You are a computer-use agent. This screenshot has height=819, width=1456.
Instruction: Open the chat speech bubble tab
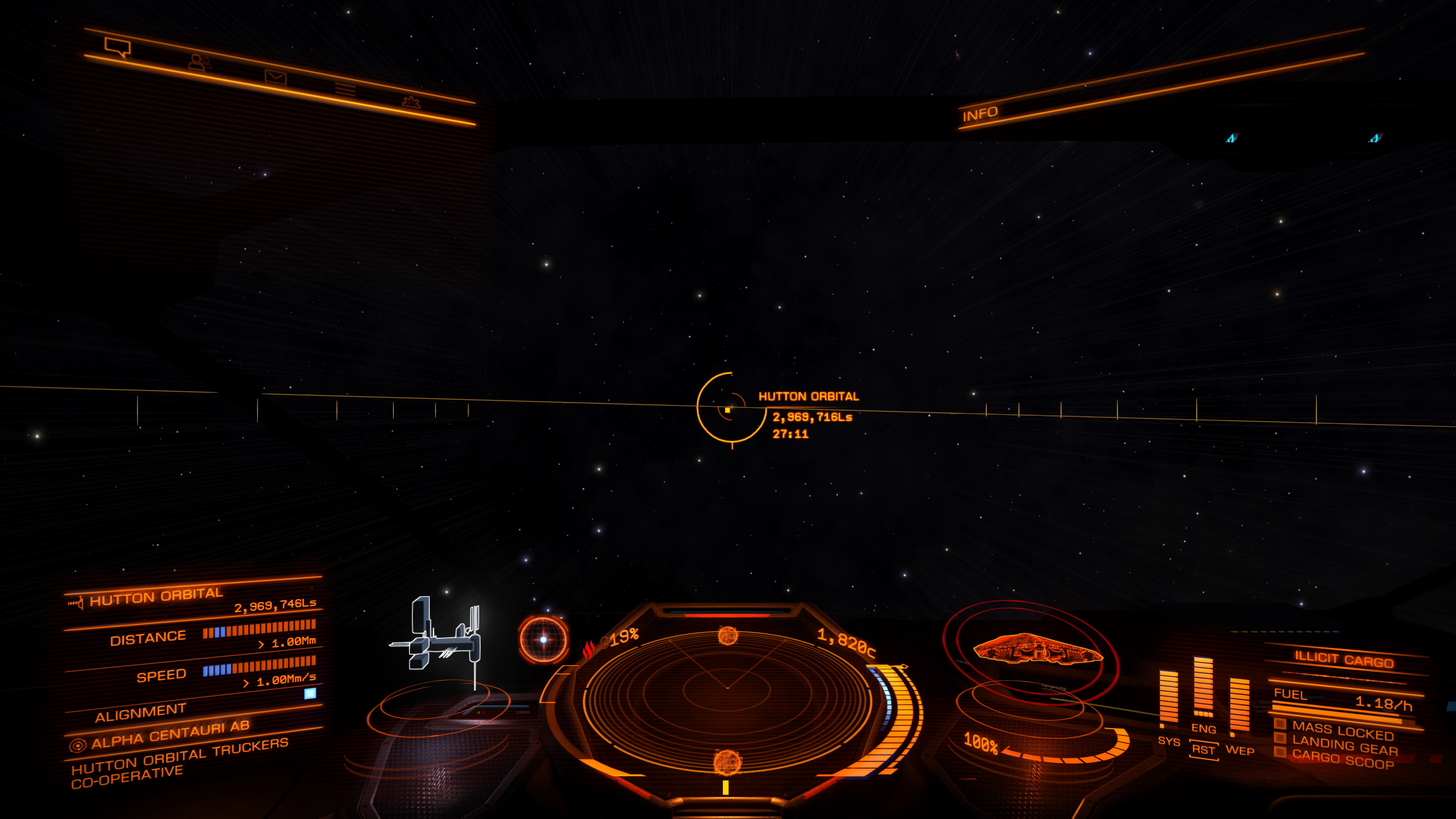118,47
